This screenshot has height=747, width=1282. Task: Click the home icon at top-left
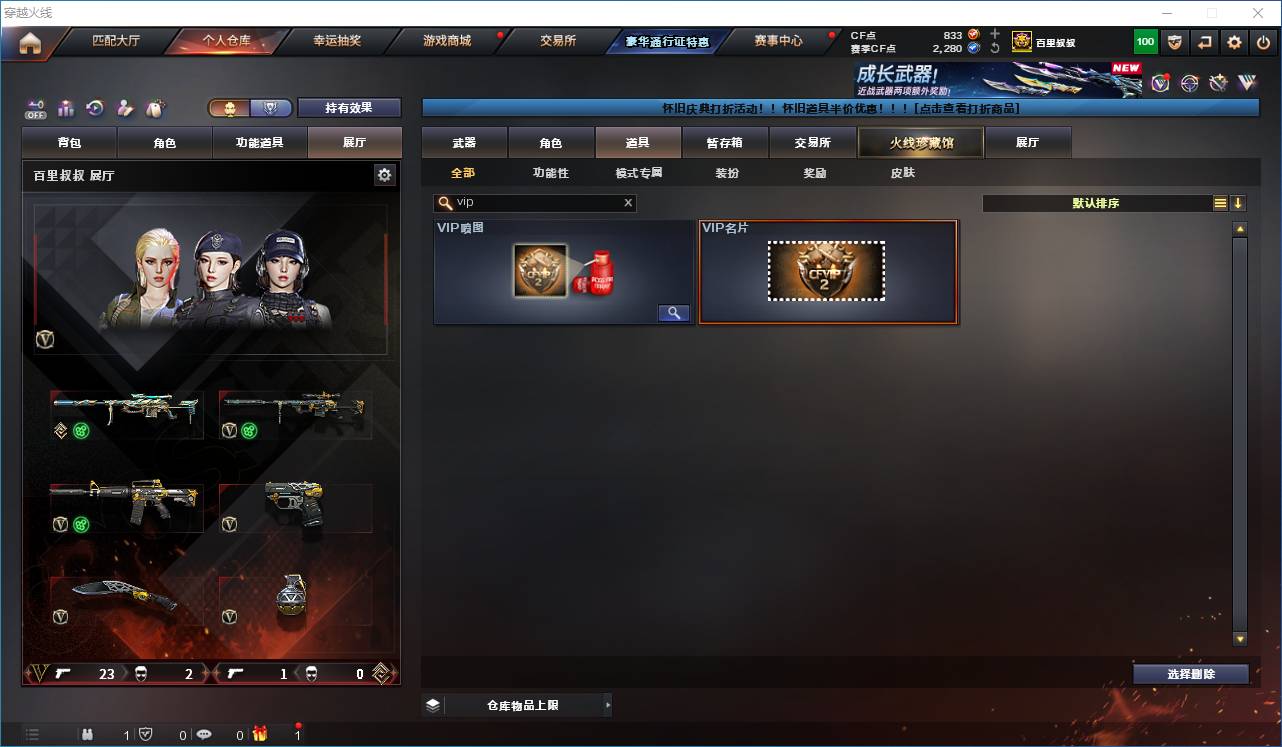[28, 42]
